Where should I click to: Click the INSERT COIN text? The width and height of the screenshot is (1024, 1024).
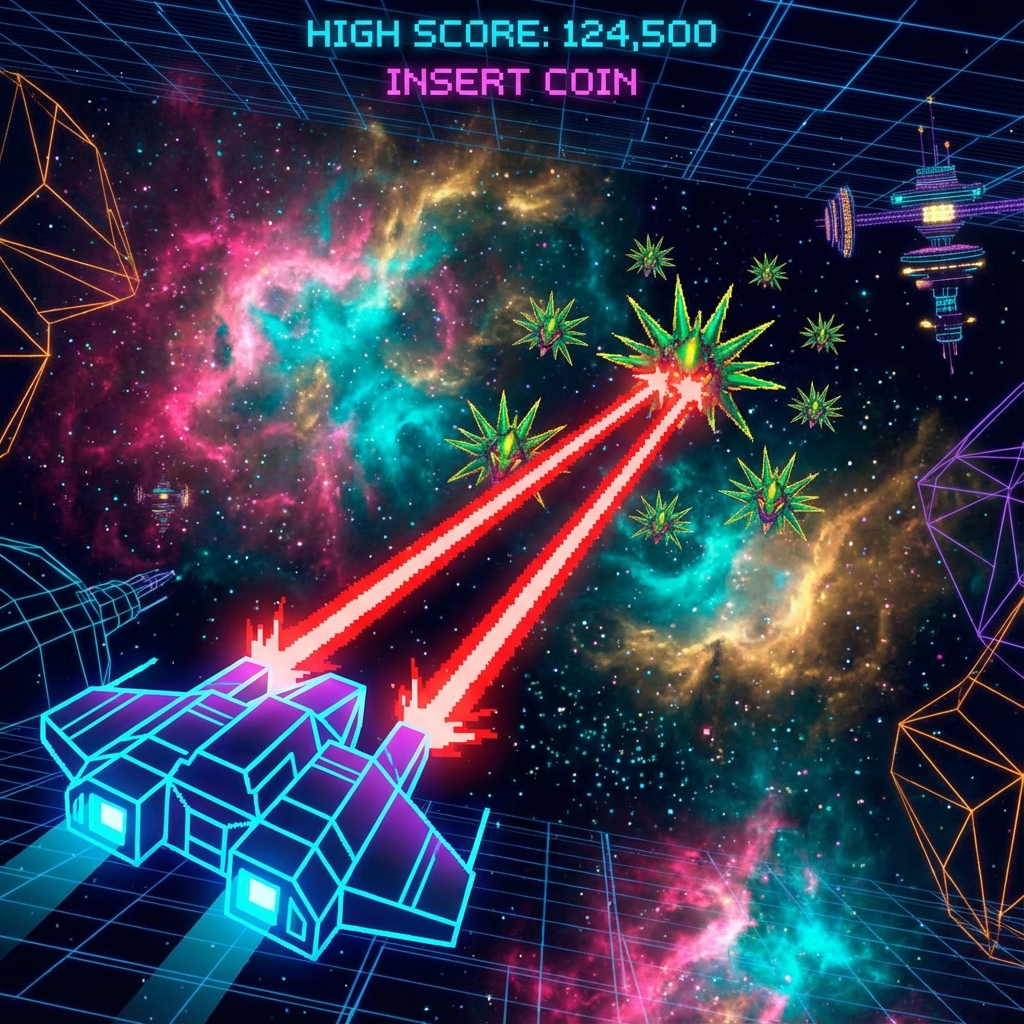click(x=511, y=82)
